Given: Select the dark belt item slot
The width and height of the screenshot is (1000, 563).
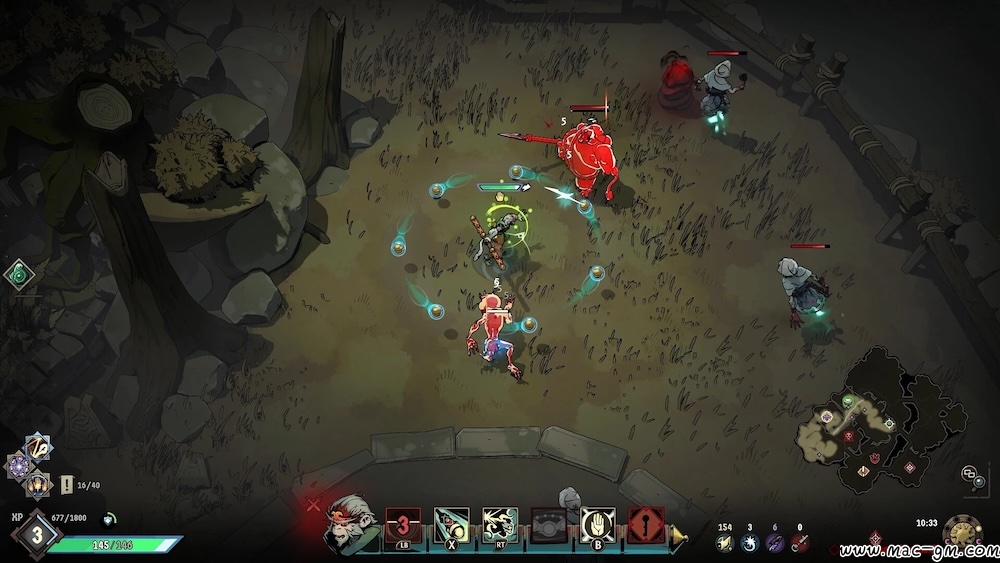Looking at the screenshot, I should pyautogui.click(x=547, y=524).
